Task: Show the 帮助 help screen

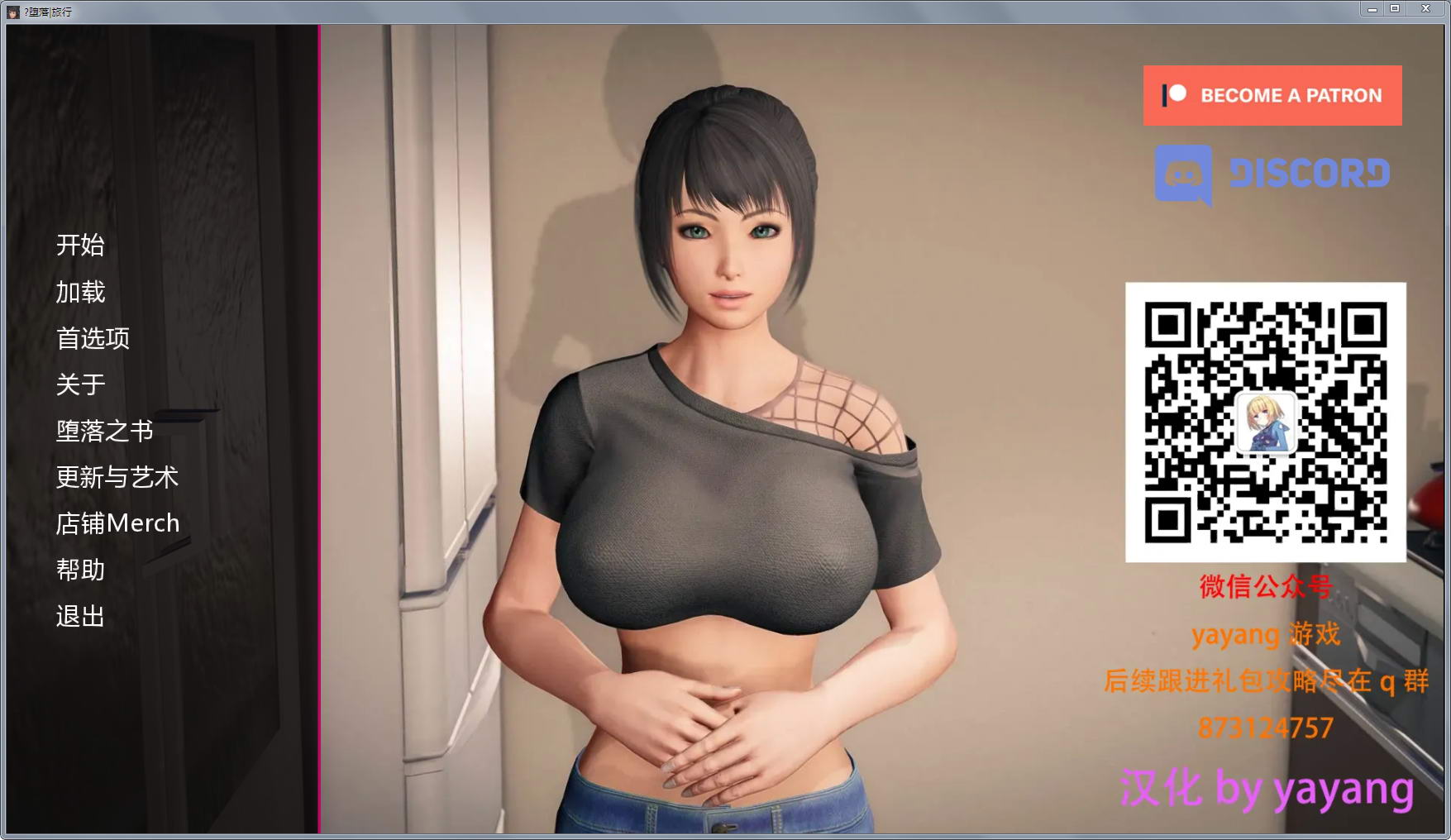Action: pos(80,570)
